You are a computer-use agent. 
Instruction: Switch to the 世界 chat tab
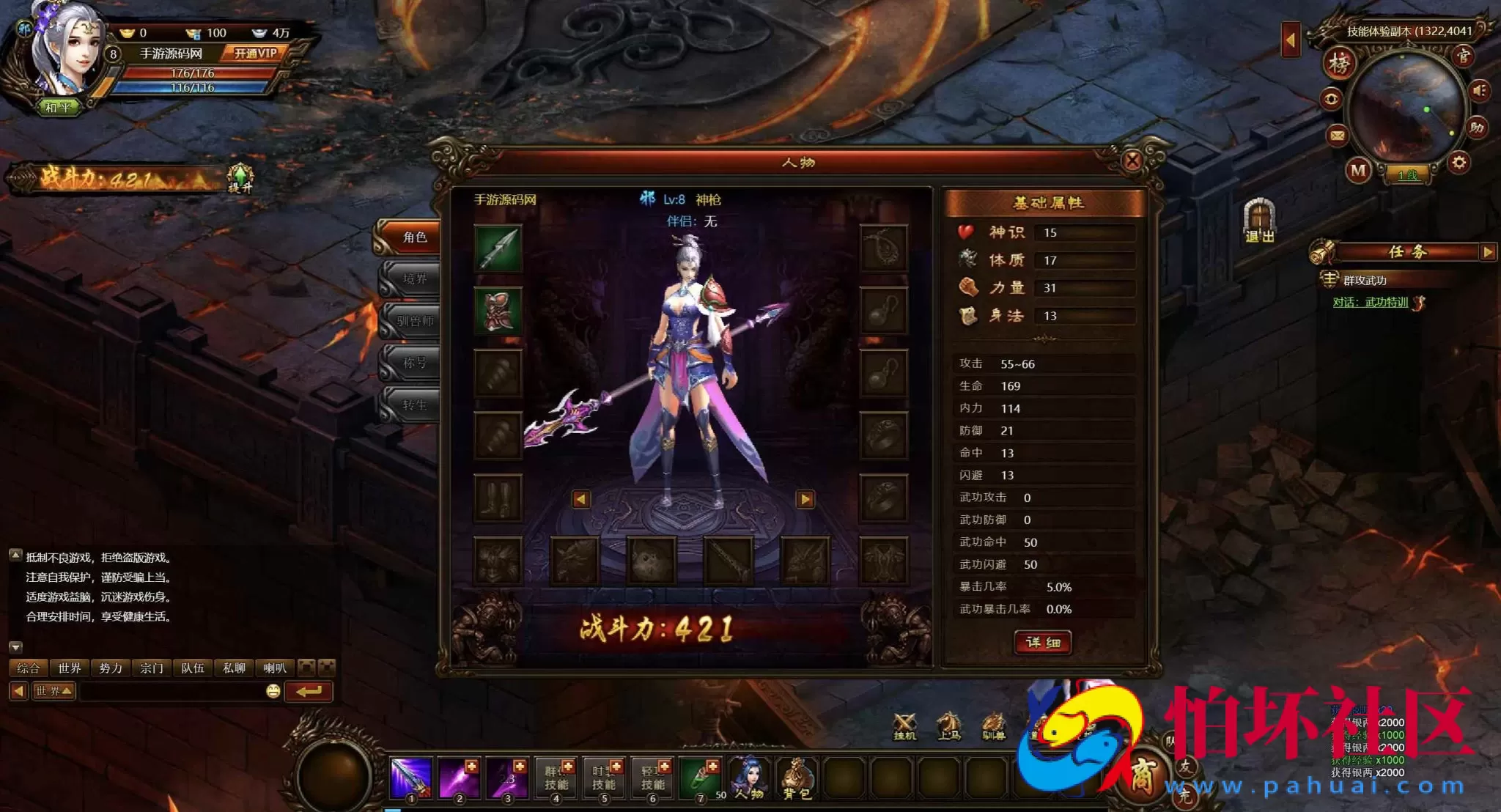tap(70, 668)
